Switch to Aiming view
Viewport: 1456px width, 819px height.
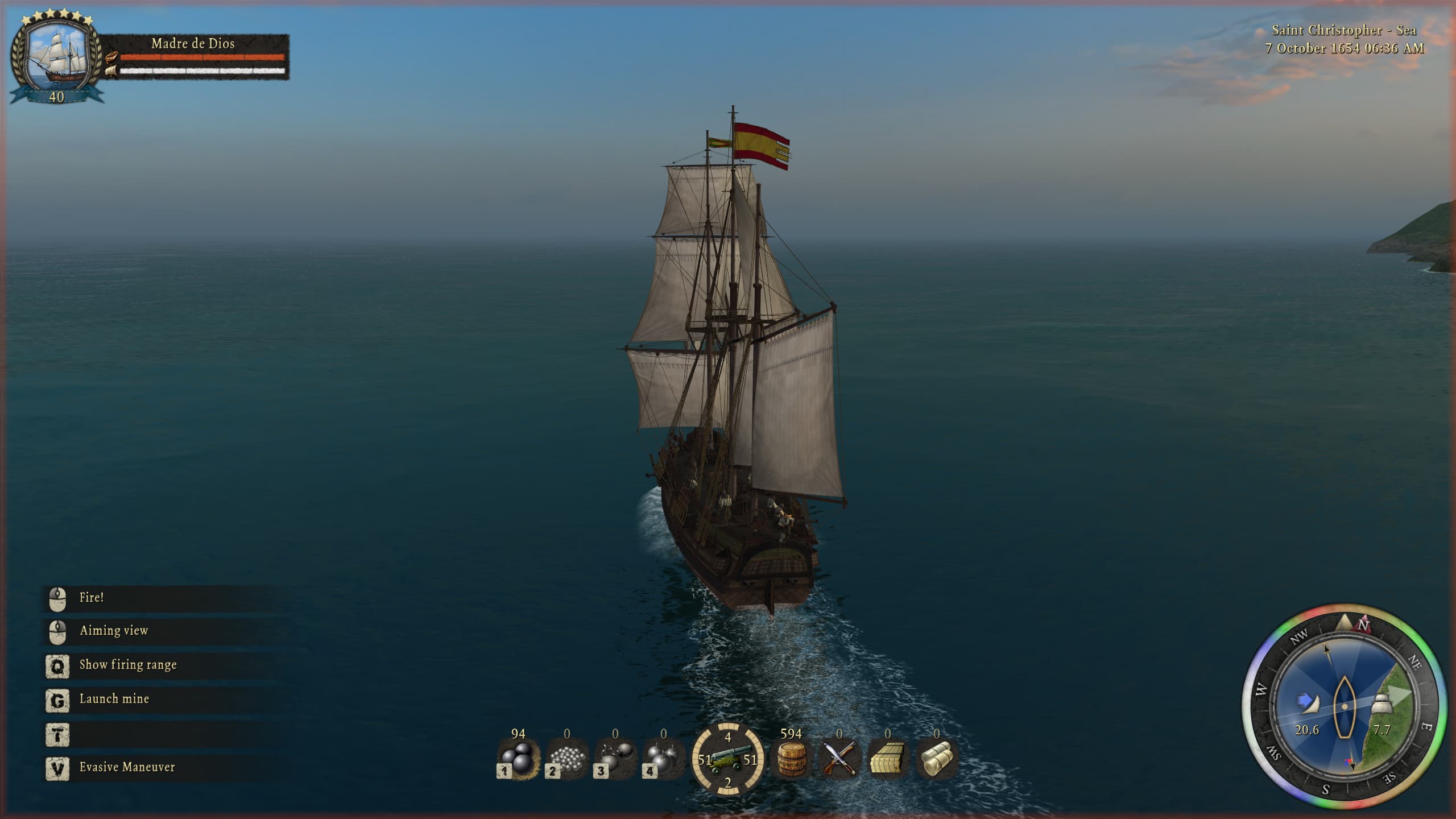tap(114, 630)
